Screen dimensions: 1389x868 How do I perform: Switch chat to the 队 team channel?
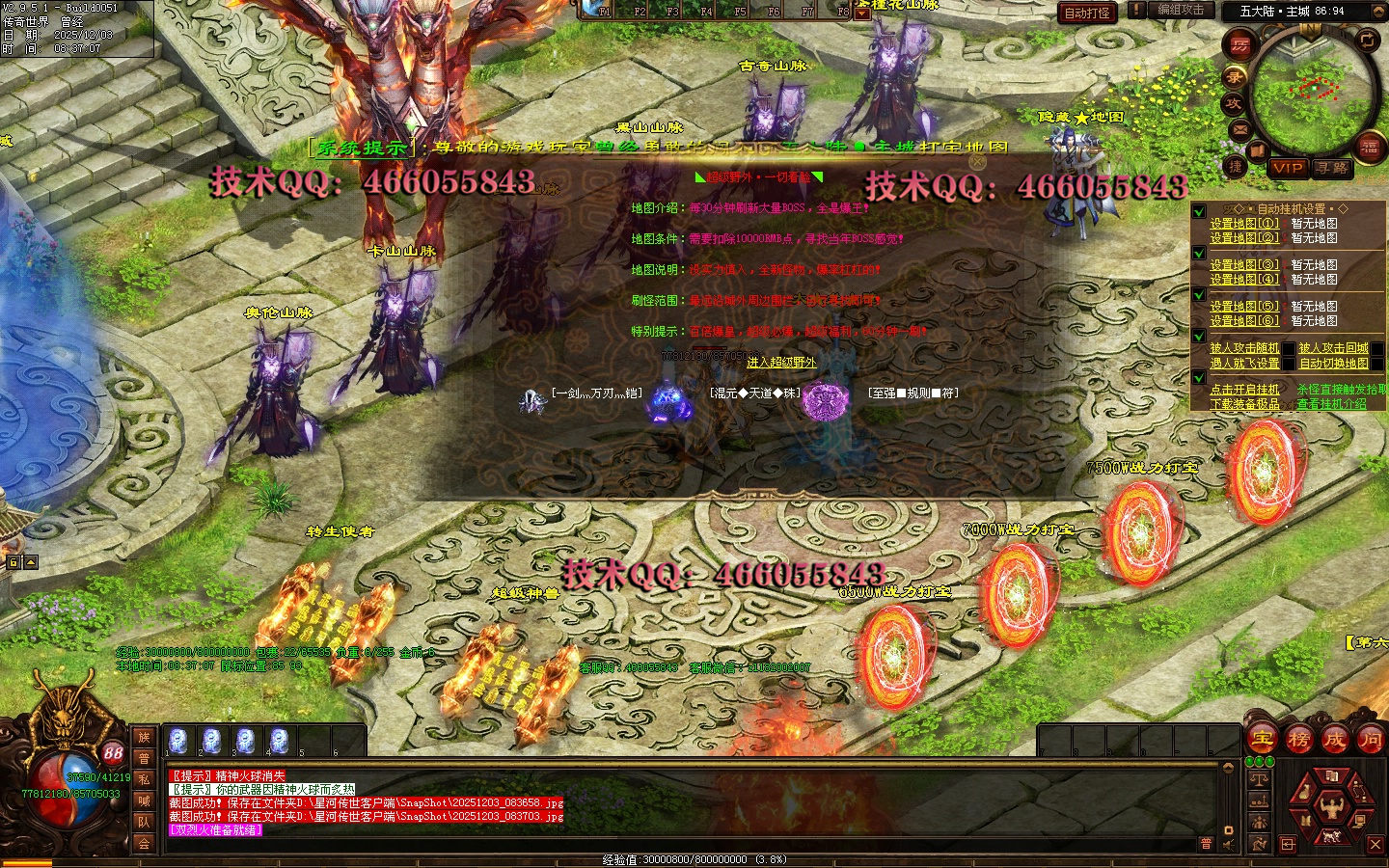(144, 822)
